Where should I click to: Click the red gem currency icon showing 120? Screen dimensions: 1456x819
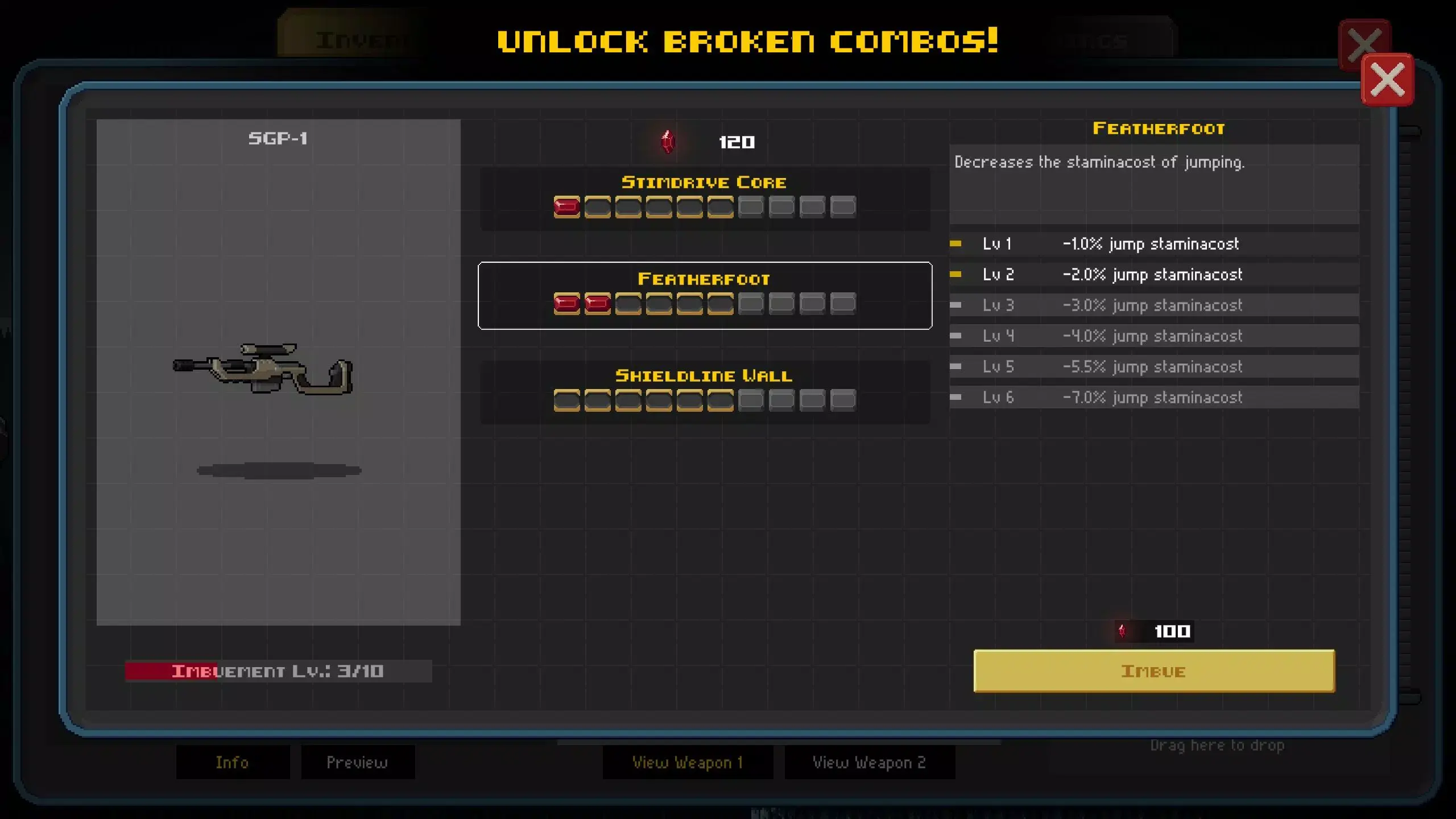[x=668, y=142]
